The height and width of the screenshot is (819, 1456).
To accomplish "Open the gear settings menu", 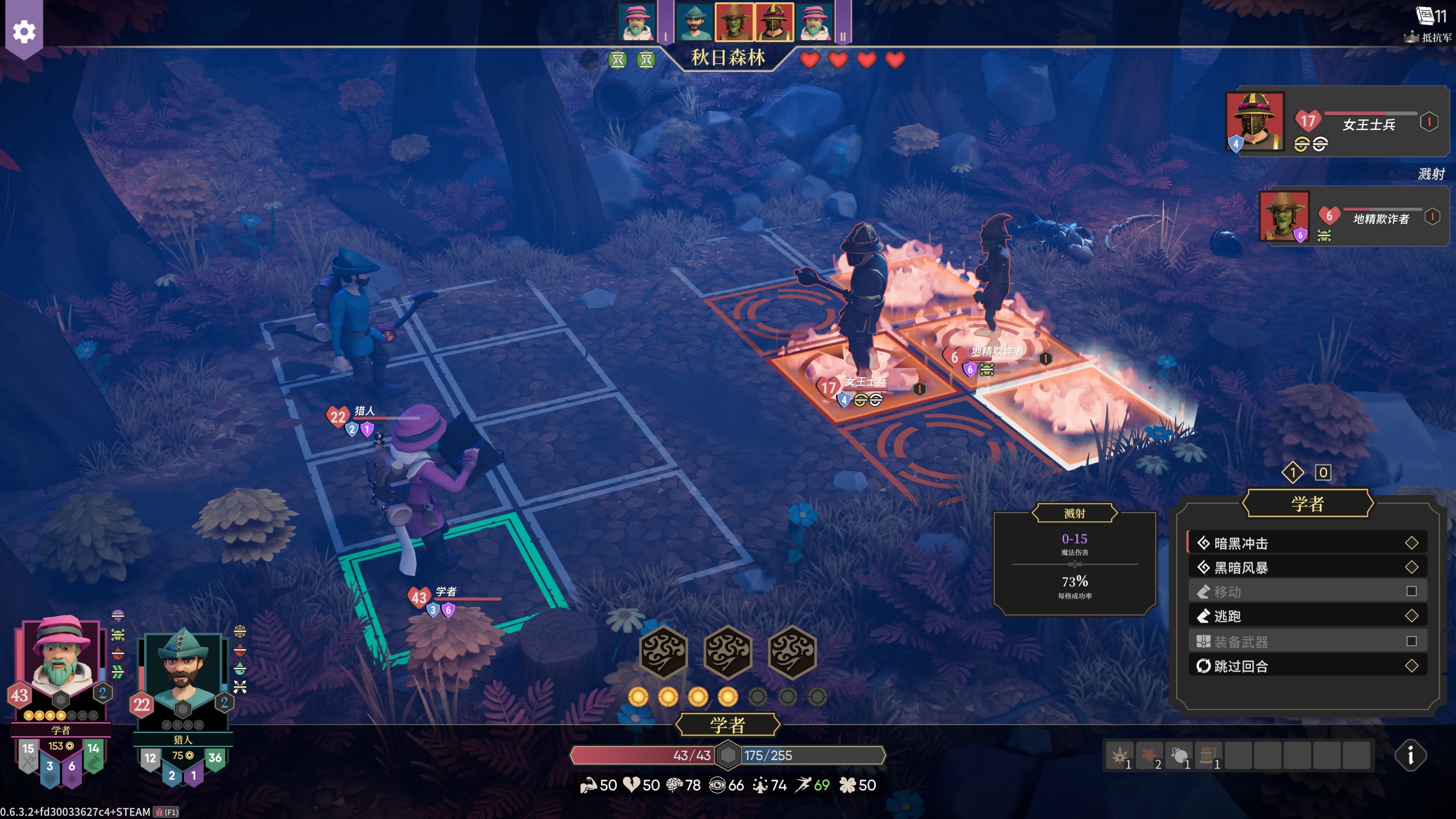I will pos(24,32).
